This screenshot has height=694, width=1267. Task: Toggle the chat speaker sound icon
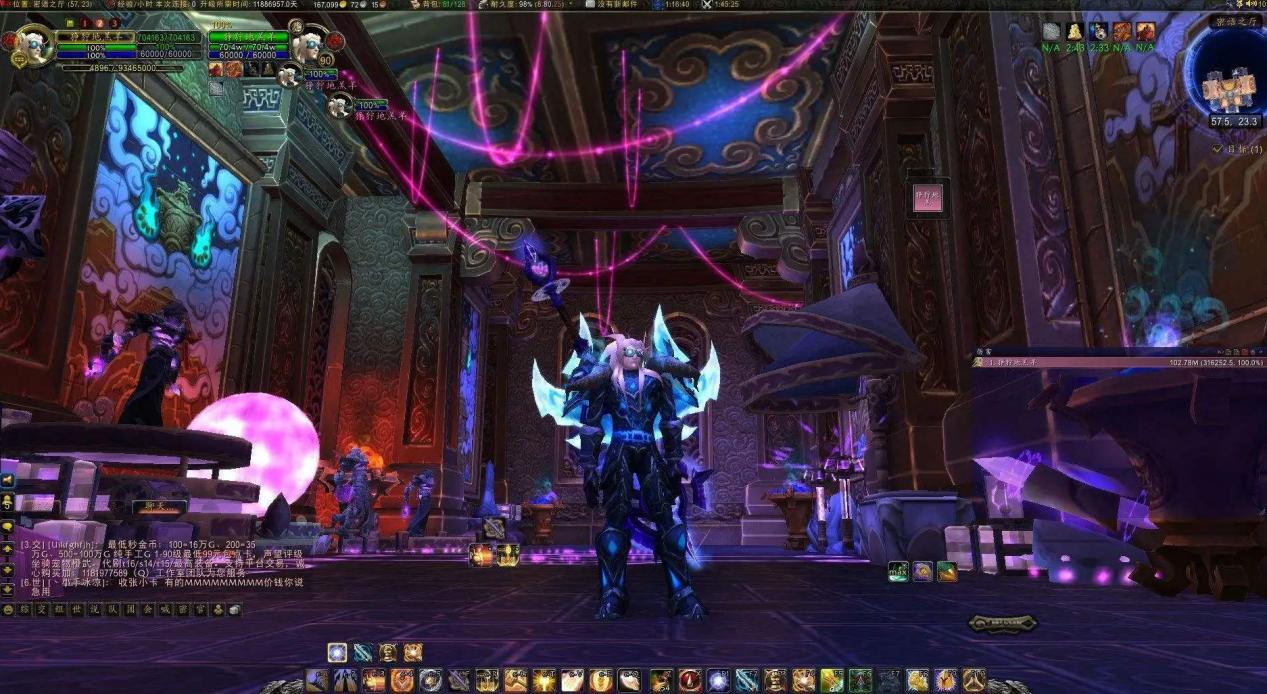(8, 479)
